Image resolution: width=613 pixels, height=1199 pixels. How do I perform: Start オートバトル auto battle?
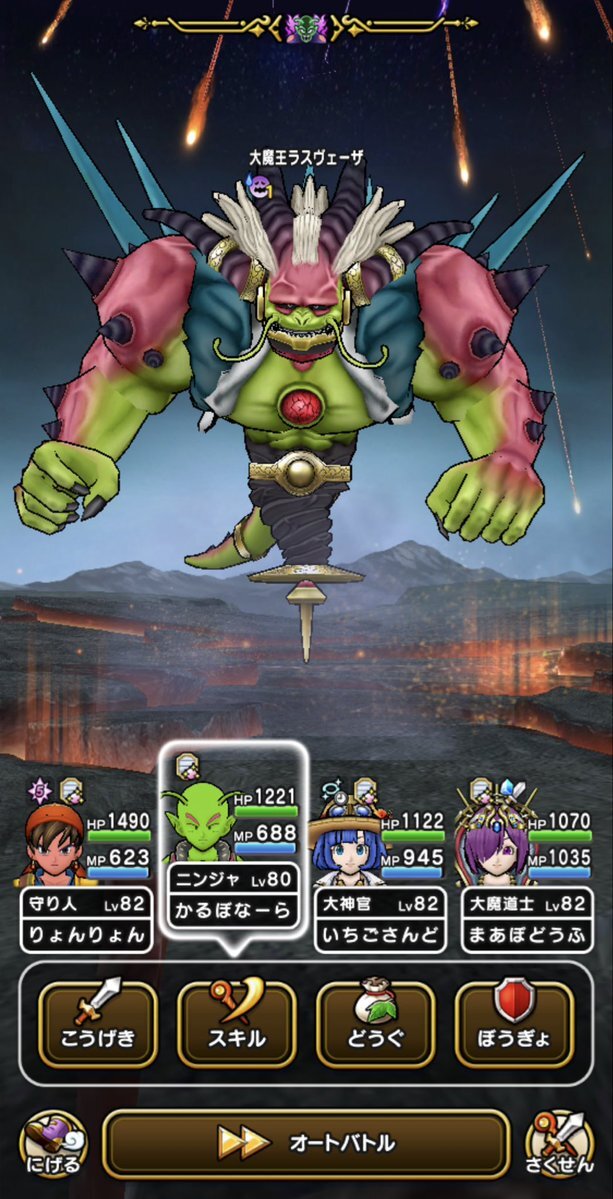[305, 1143]
